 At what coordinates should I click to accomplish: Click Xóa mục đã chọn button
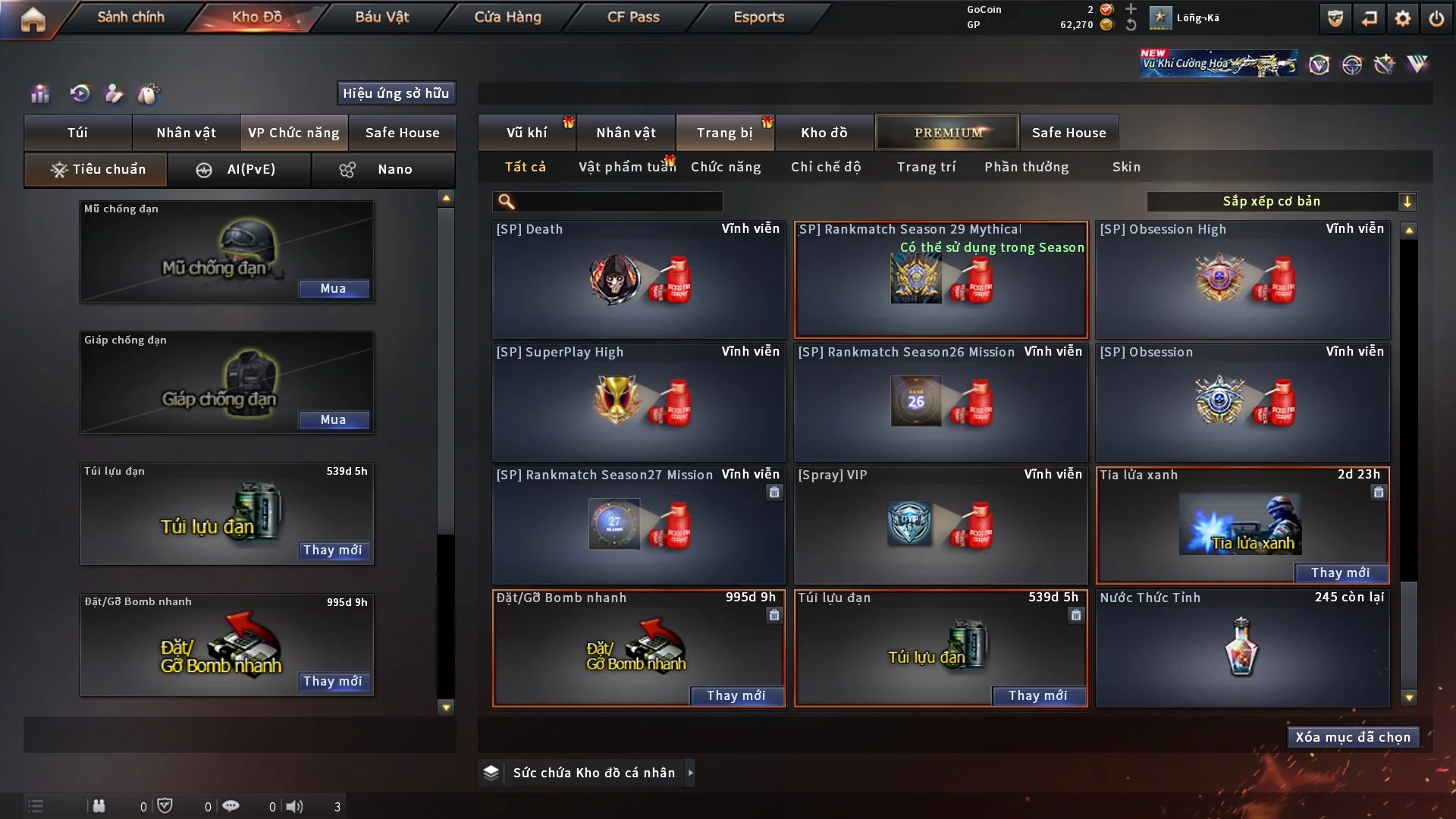(x=1353, y=737)
